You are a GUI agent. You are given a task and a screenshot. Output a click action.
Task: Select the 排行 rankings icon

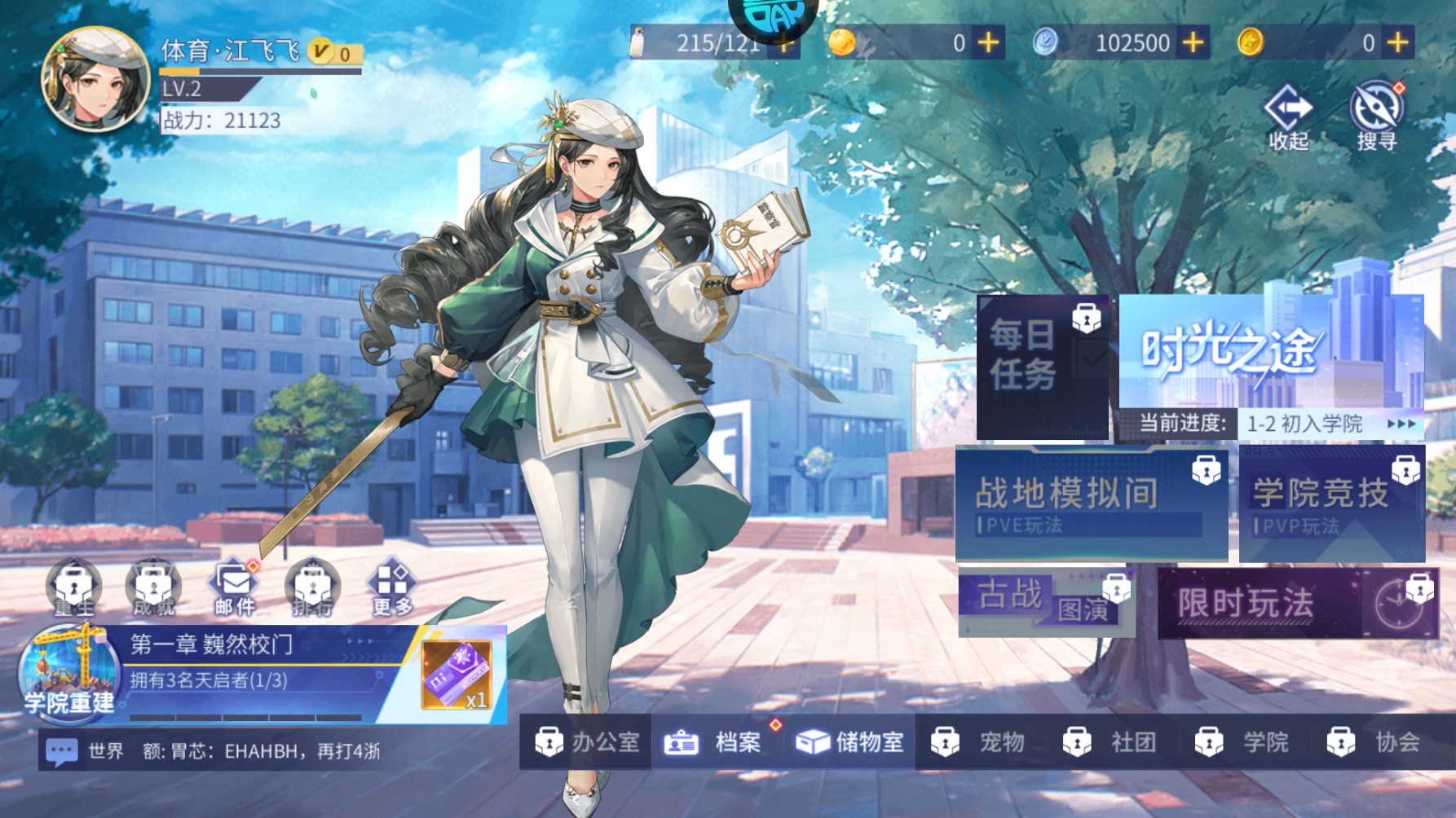314,588
